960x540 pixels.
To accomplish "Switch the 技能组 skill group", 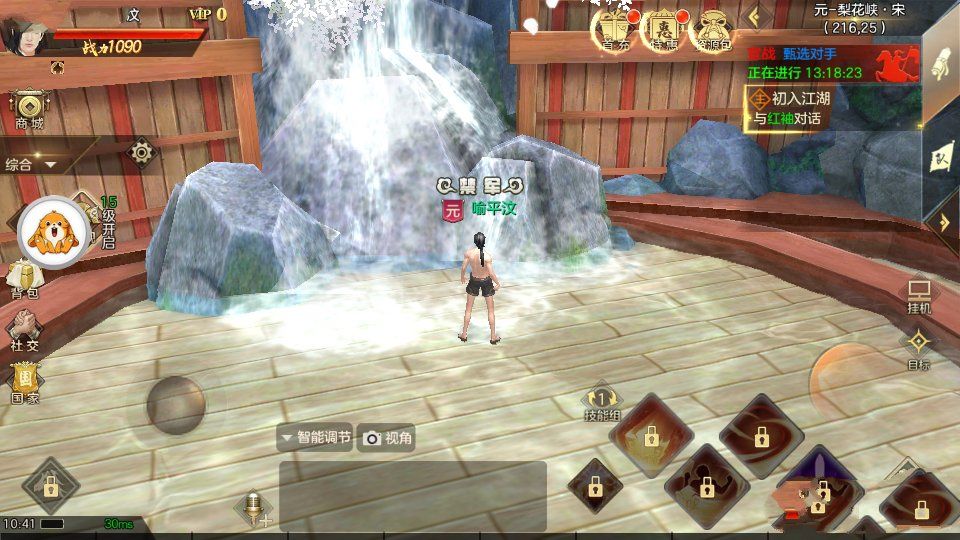I will (x=602, y=403).
